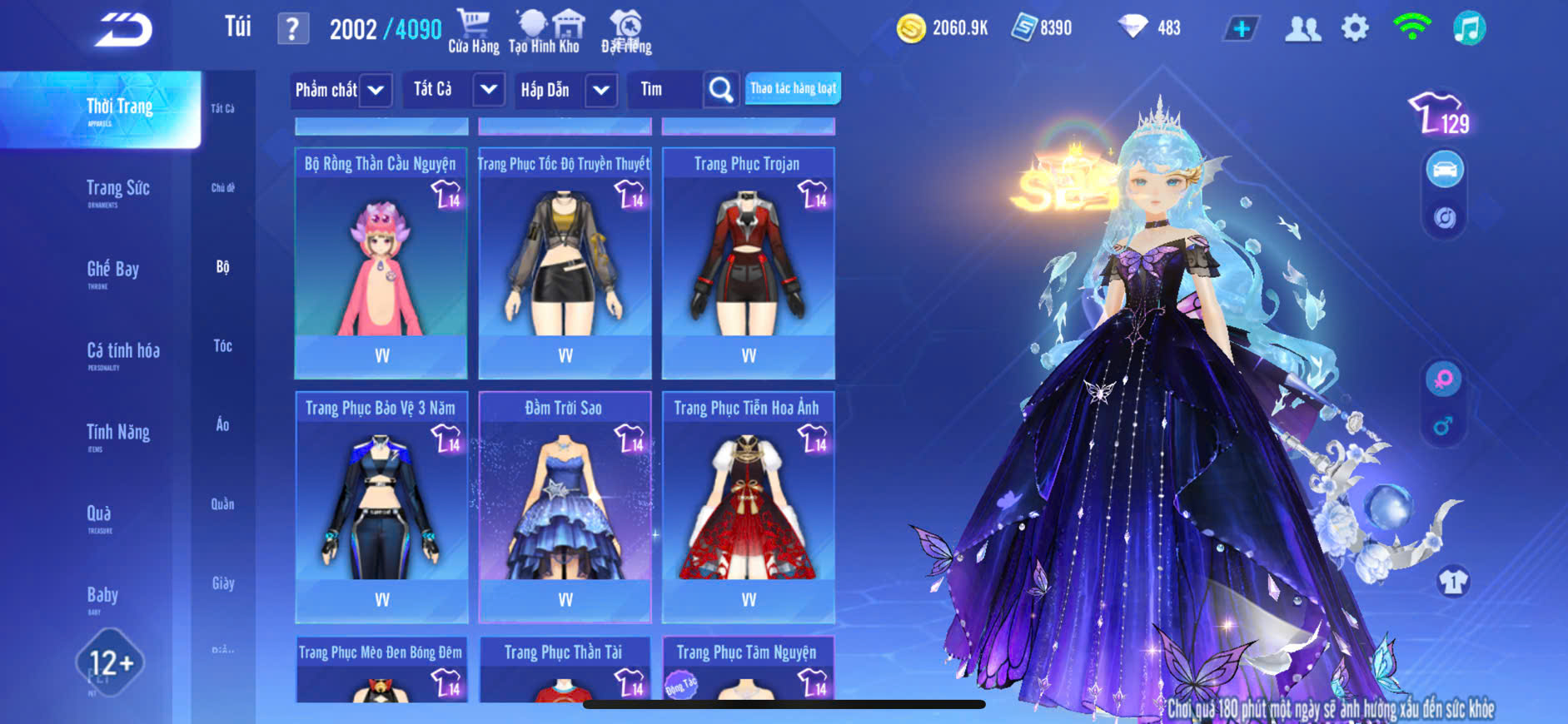Viewport: 1568px width, 724px height.
Task: Choose the Trang Phục Trojan outfit
Action: coord(748,262)
